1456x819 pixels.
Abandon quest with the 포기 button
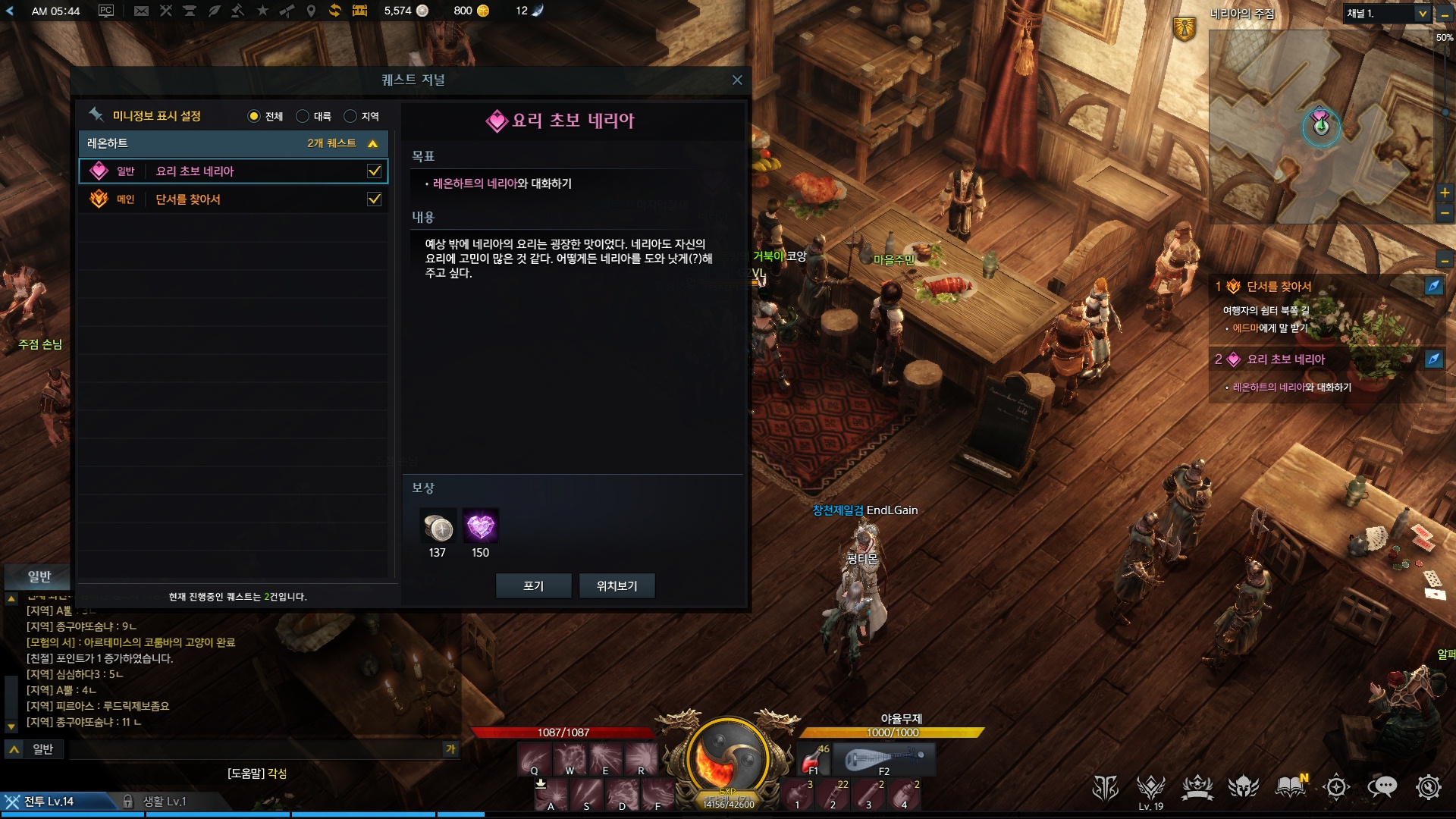click(x=533, y=585)
